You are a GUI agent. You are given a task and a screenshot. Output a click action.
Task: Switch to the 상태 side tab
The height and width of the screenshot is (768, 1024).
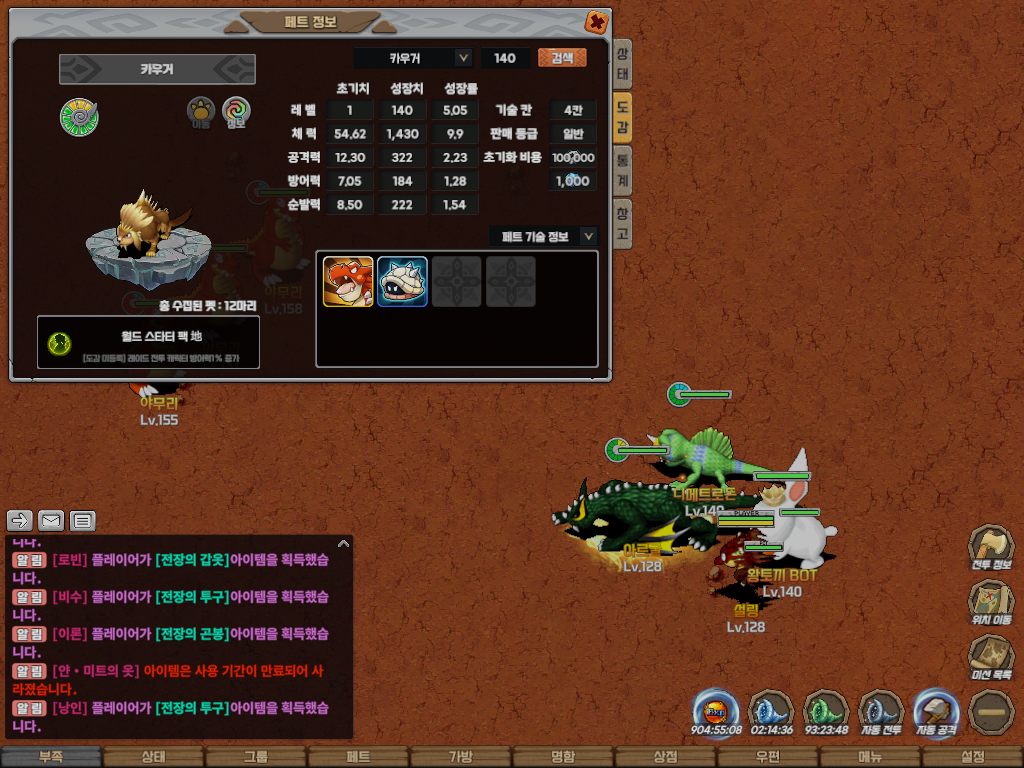622,65
